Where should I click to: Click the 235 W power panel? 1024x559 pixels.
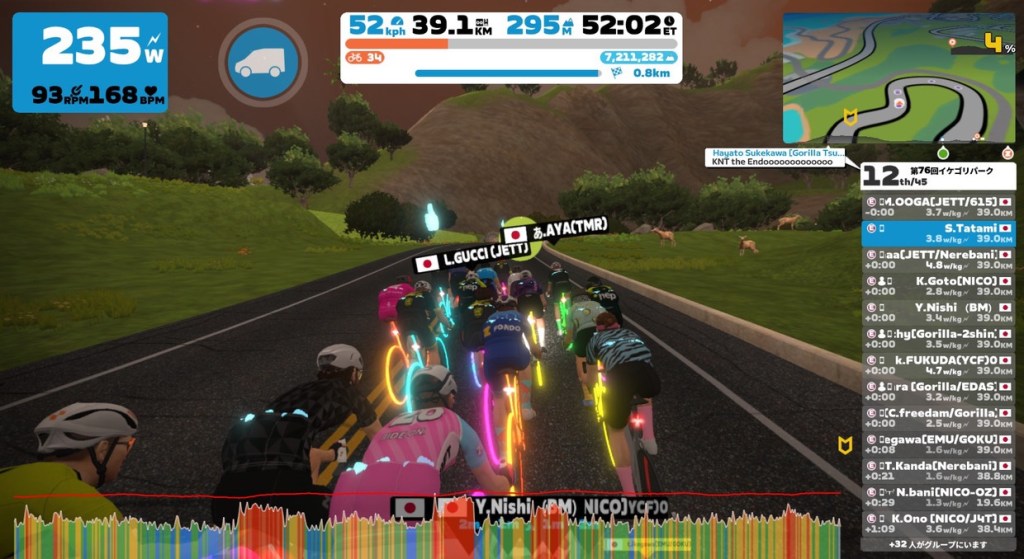90,62
